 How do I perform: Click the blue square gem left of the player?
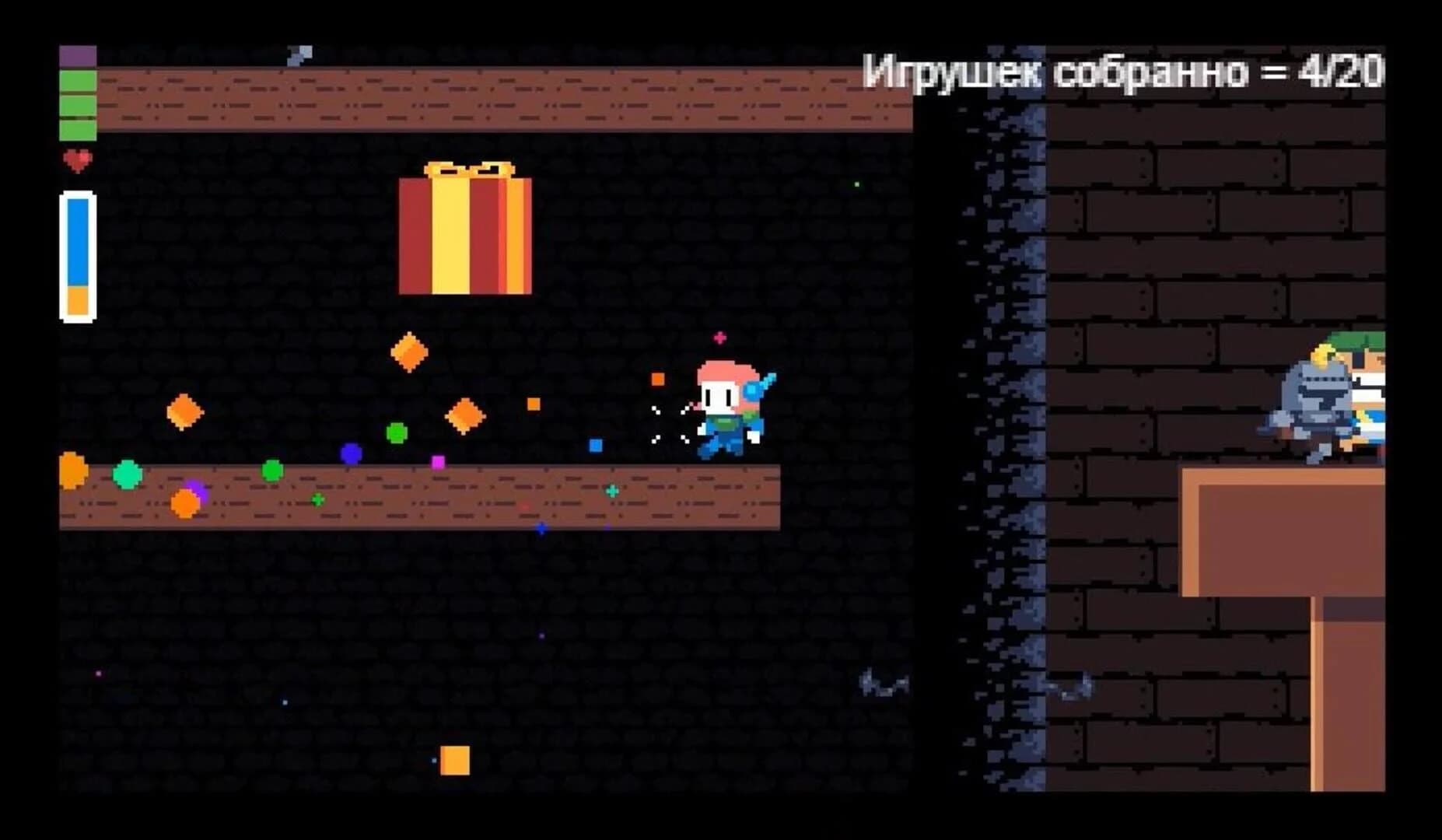(x=595, y=444)
